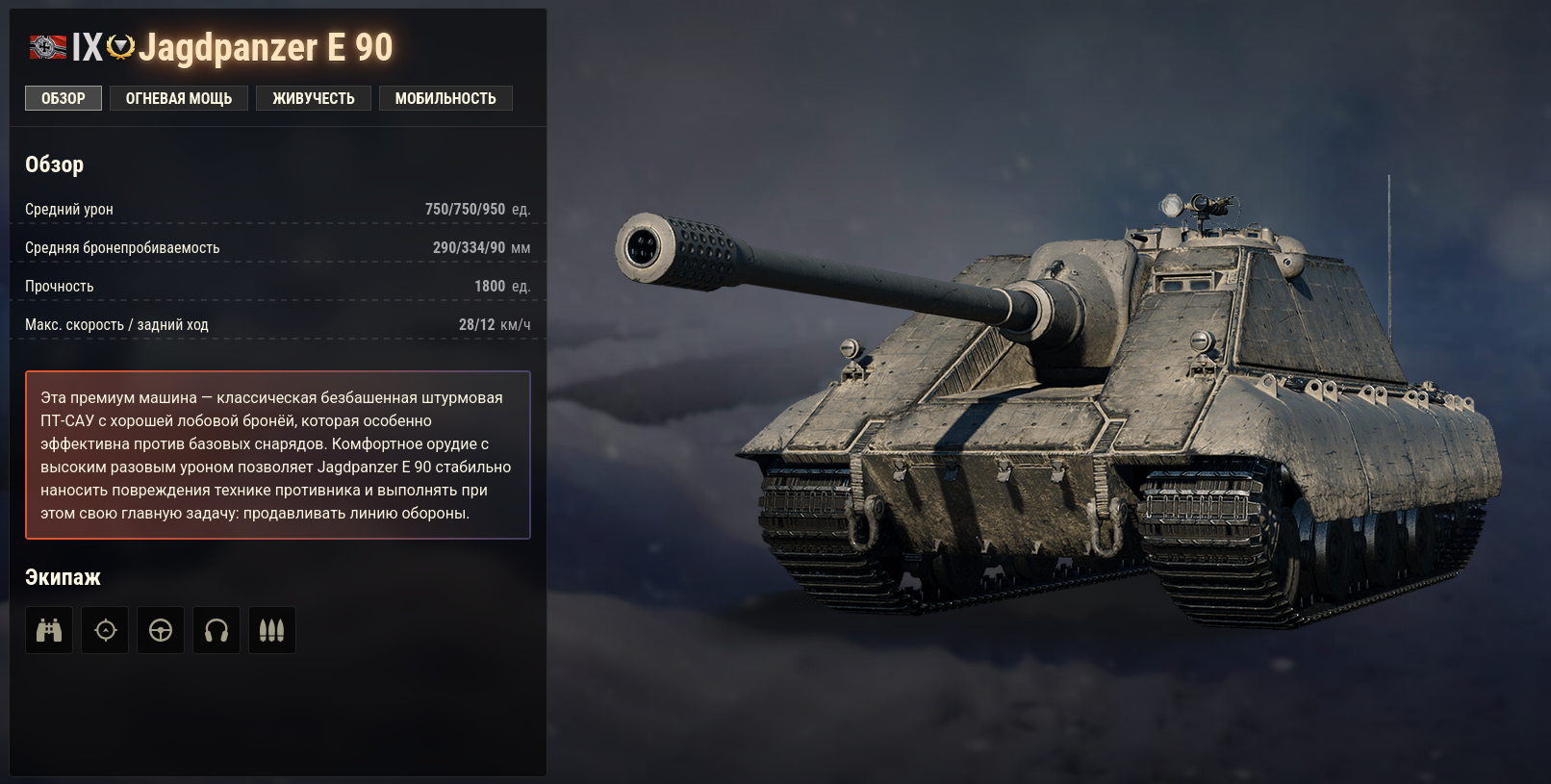
Task: Switch to the ОГНЕВАЯ МОЩЬ tab
Action: (179, 97)
